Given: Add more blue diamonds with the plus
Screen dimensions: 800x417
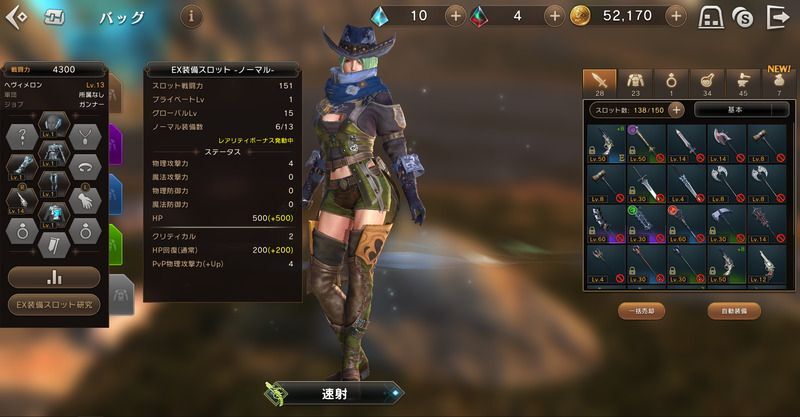Looking at the screenshot, I should tap(455, 16).
